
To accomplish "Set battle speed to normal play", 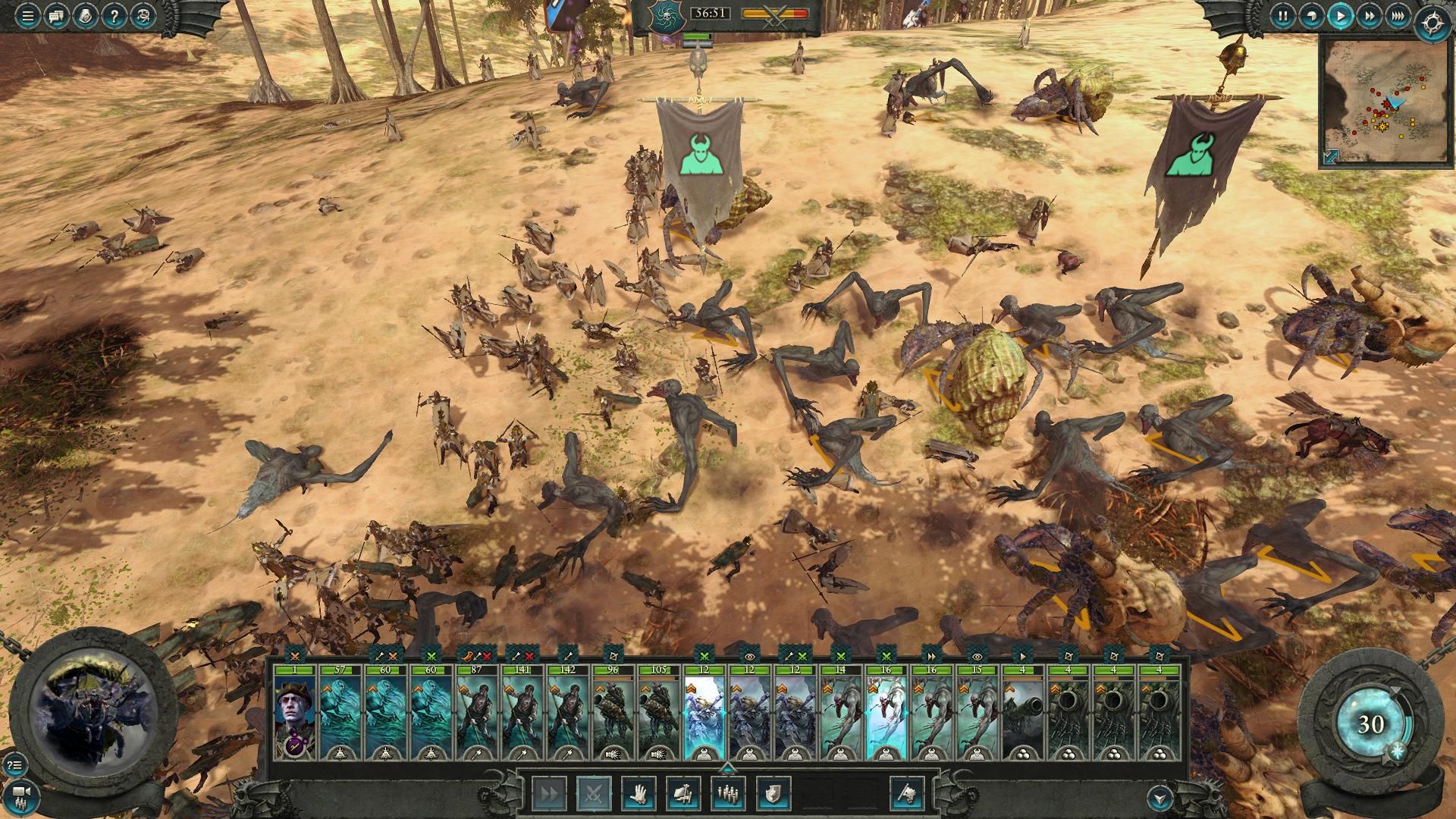I will [x=1340, y=15].
